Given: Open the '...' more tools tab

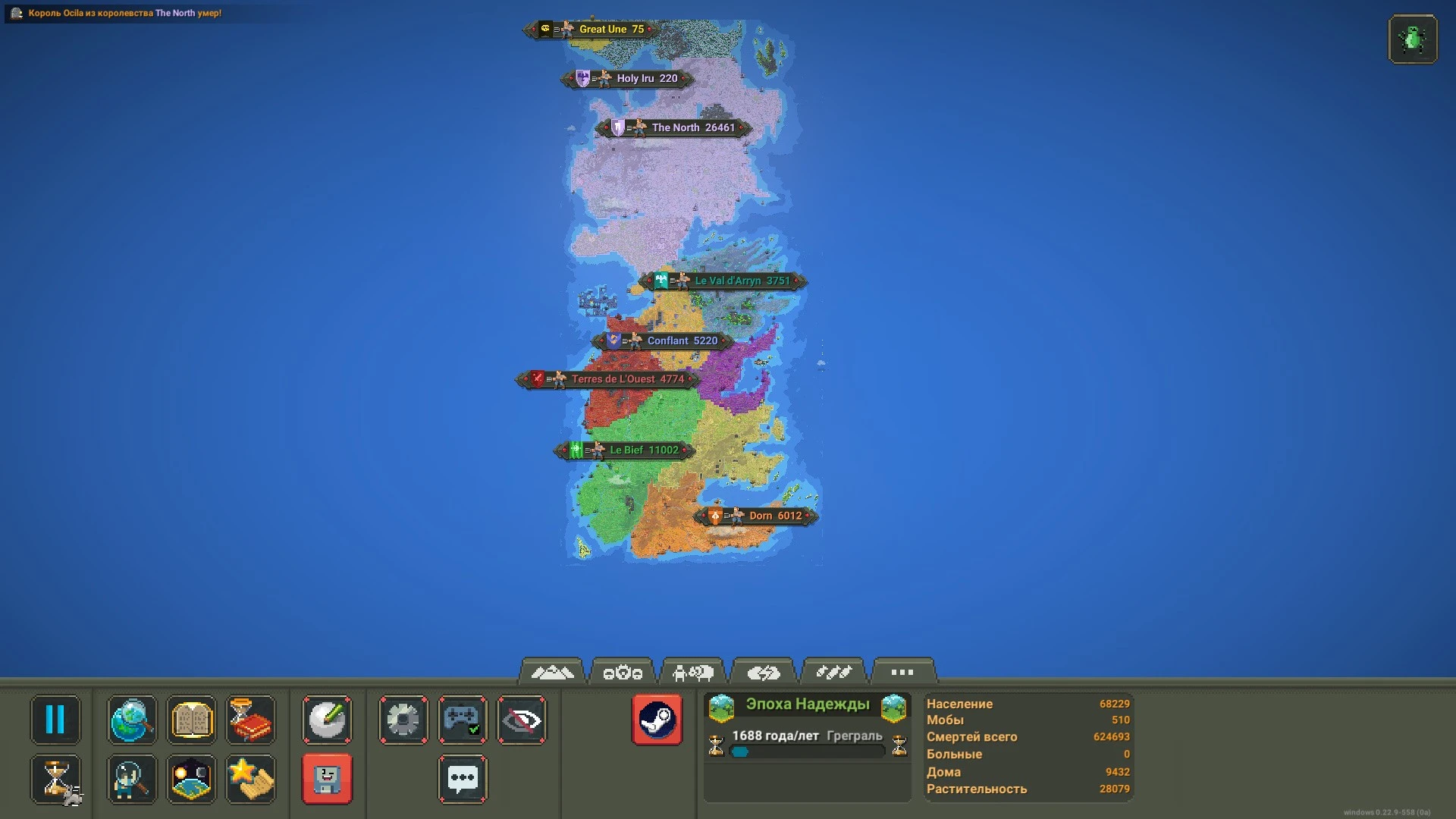Looking at the screenshot, I should click(902, 671).
